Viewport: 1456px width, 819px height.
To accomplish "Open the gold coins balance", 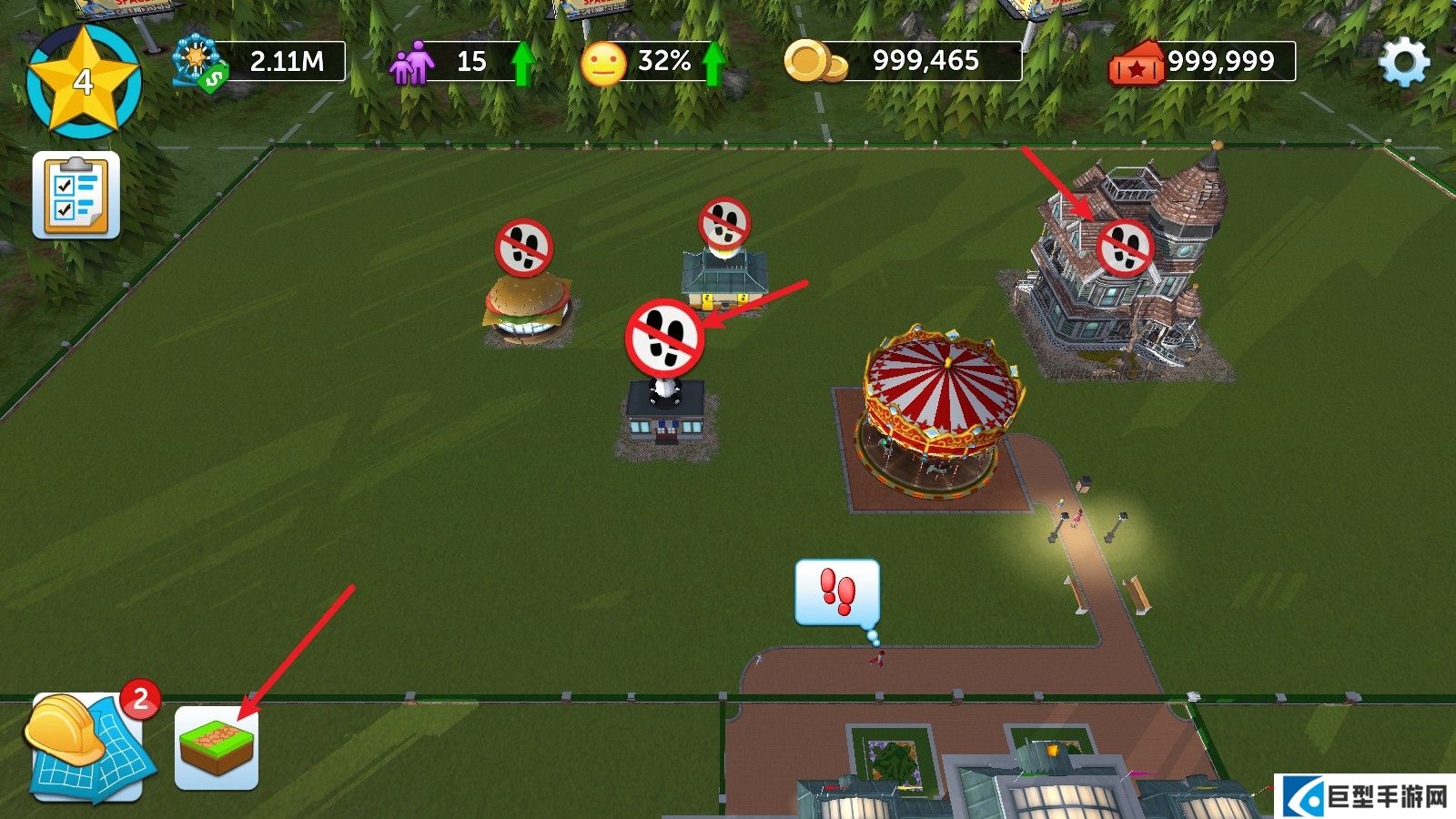I will [x=903, y=62].
